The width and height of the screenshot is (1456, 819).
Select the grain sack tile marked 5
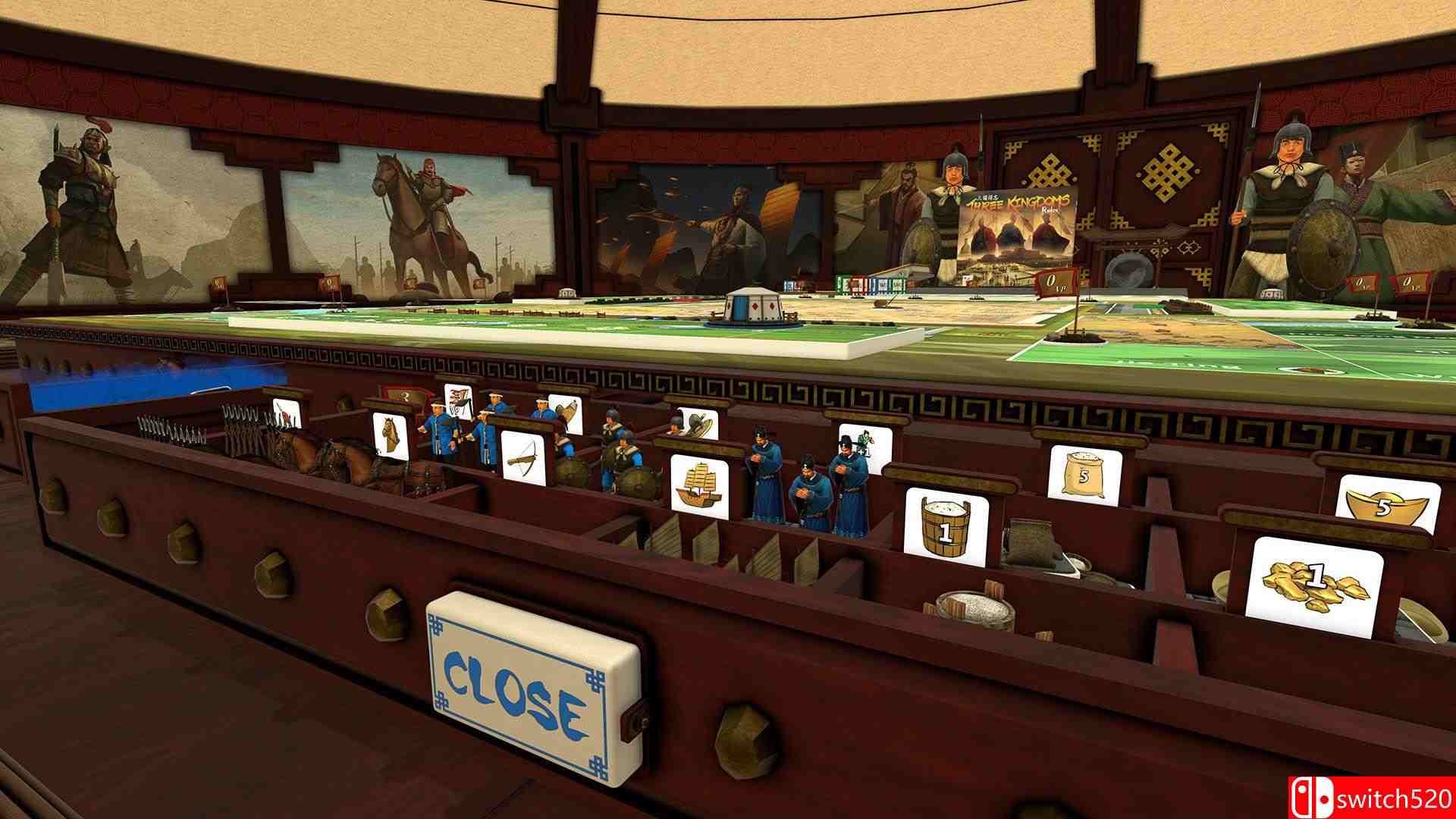(1084, 473)
